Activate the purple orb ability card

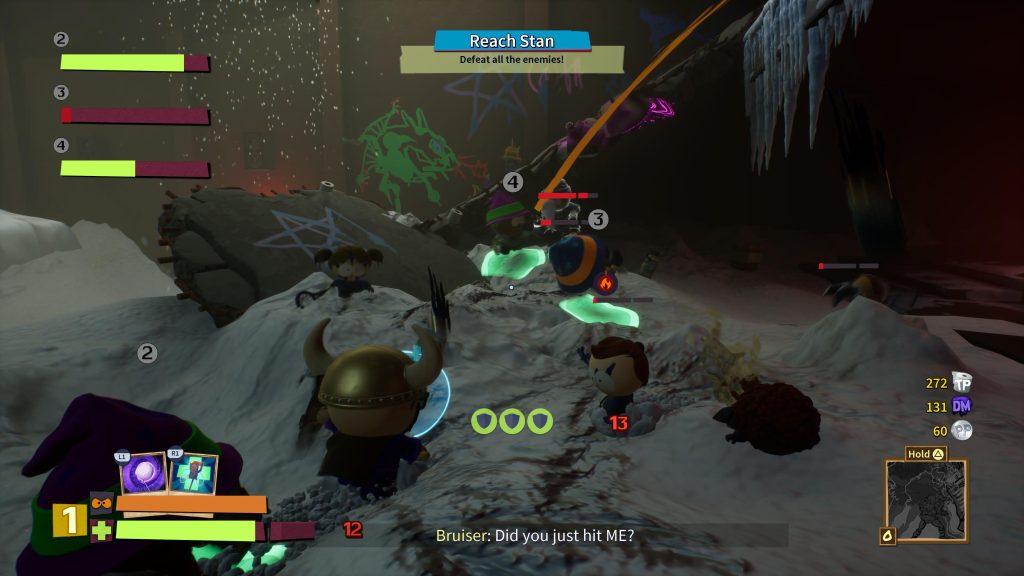point(143,472)
